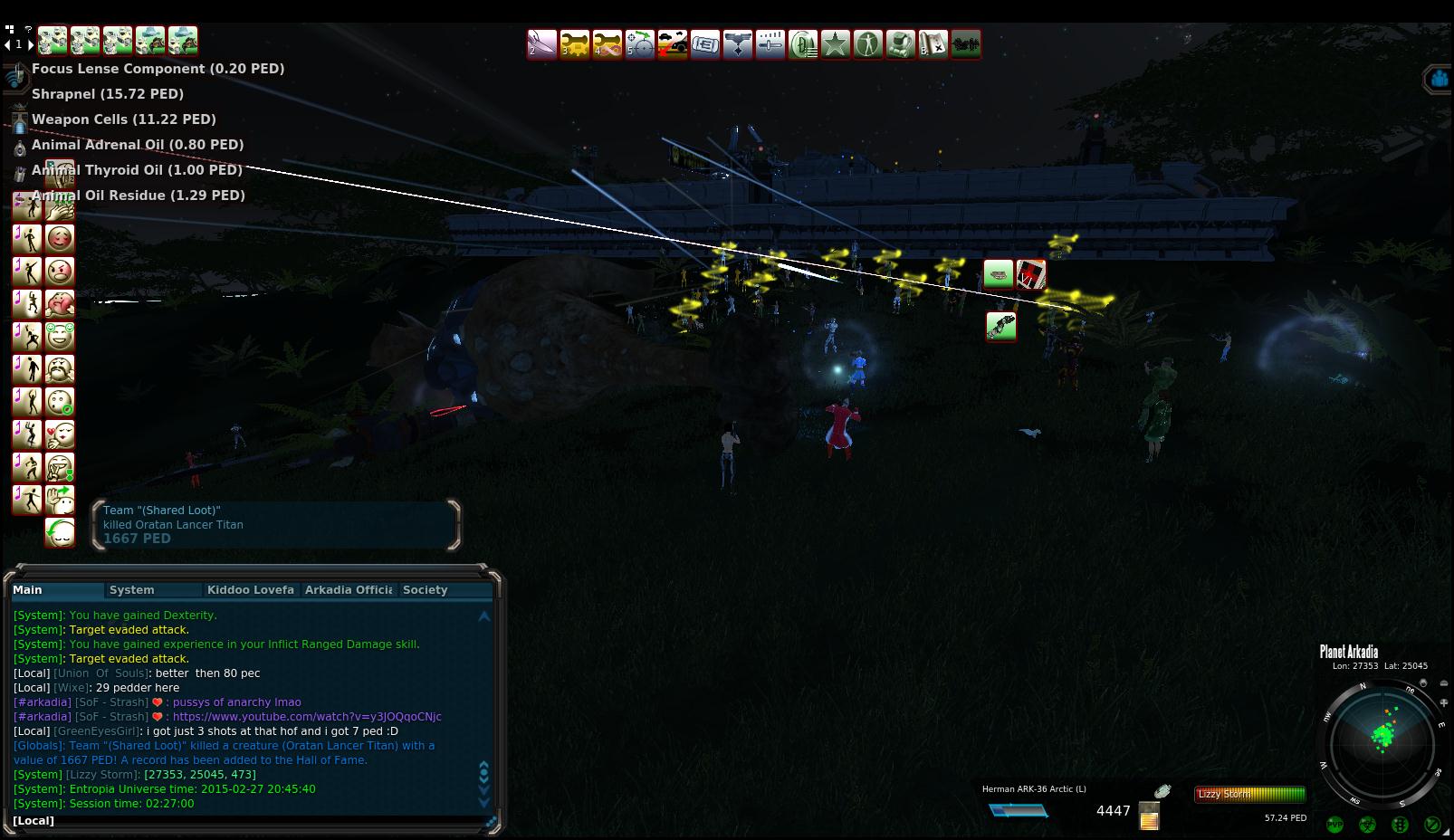Click the double-wrench repair icon

tap(575, 44)
